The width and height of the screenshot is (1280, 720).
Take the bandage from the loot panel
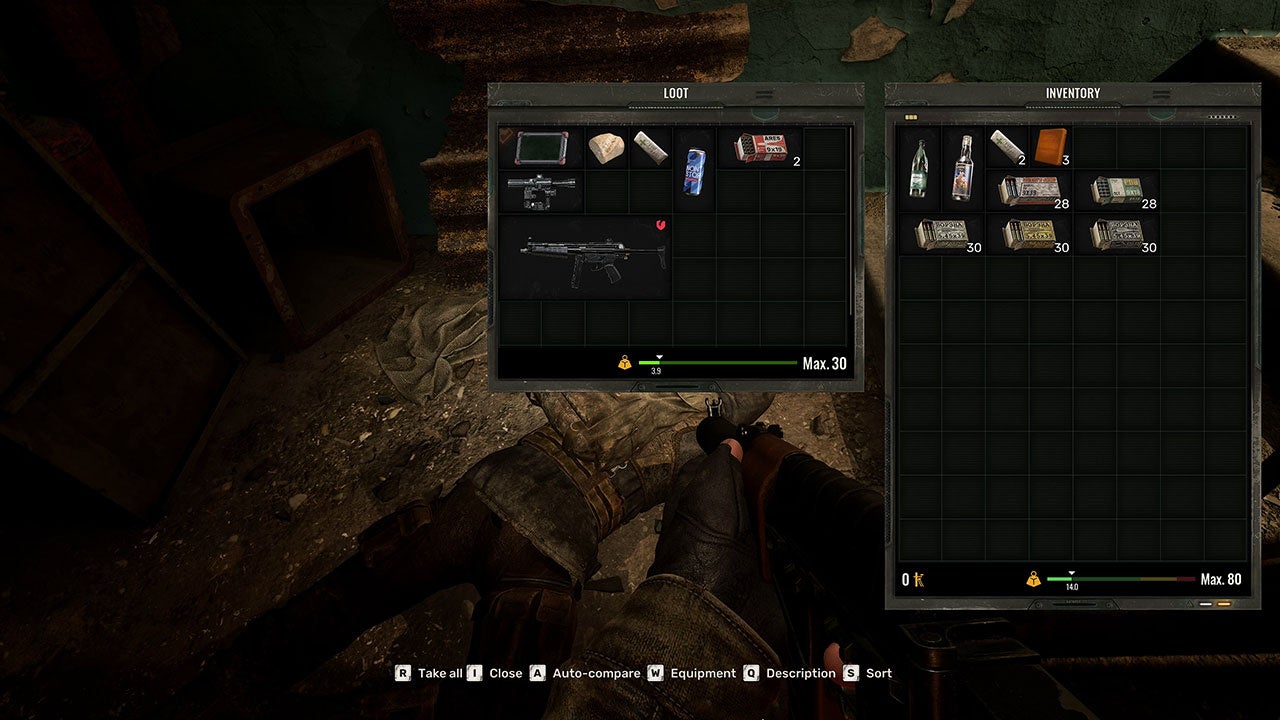click(x=650, y=147)
